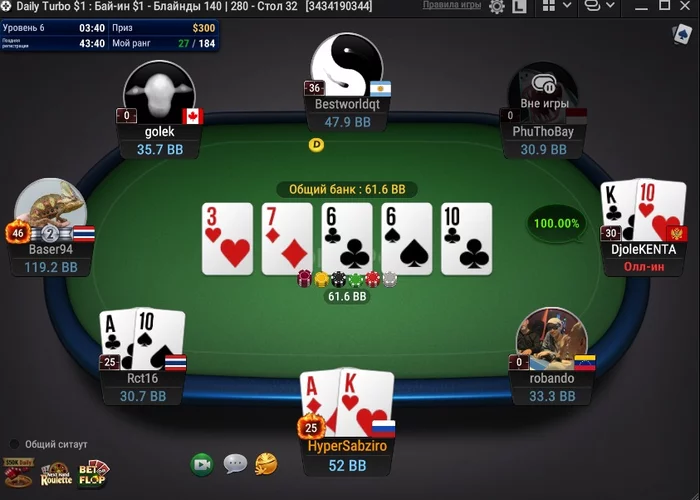Viewport: 700px width, 500px height.
Task: Select player robando's avatar
Action: coord(551,339)
